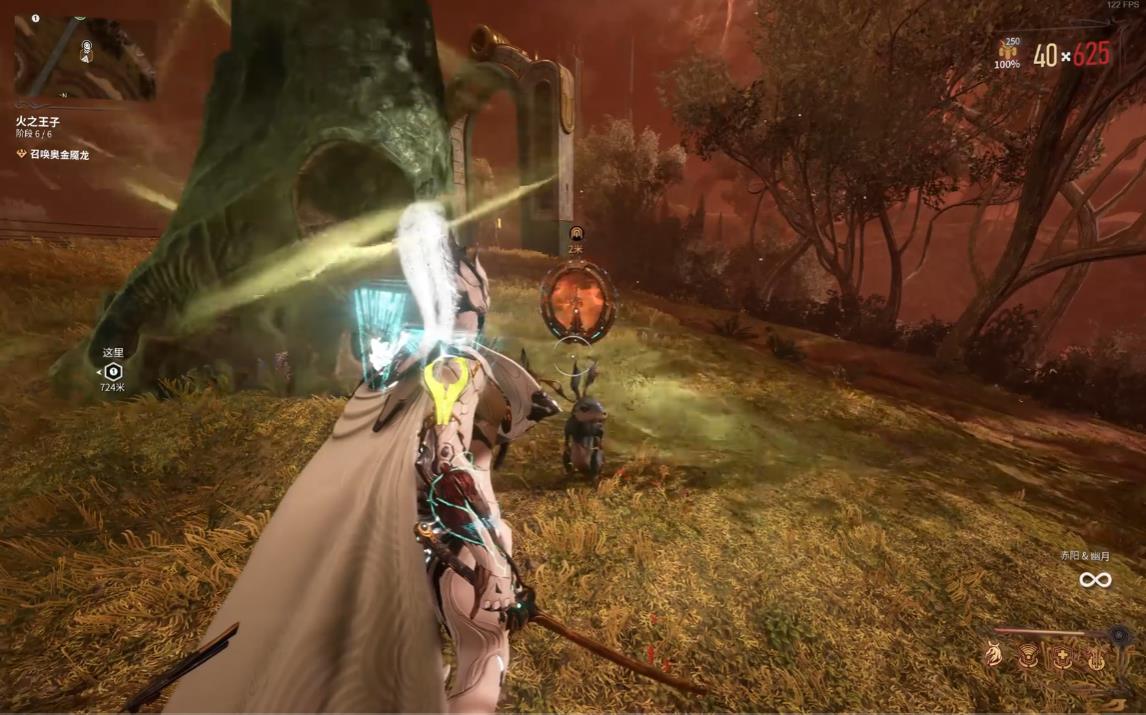The width and height of the screenshot is (1146, 715).
Task: Activate the radiating waves ability icon
Action: [1028, 656]
